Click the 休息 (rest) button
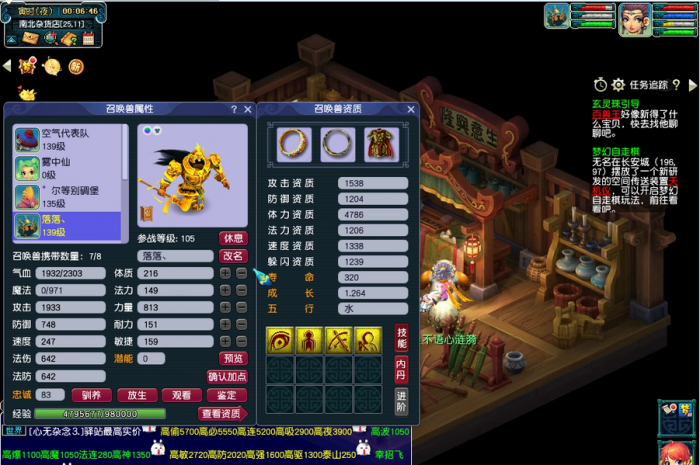This screenshot has height=465, width=700. [232, 239]
